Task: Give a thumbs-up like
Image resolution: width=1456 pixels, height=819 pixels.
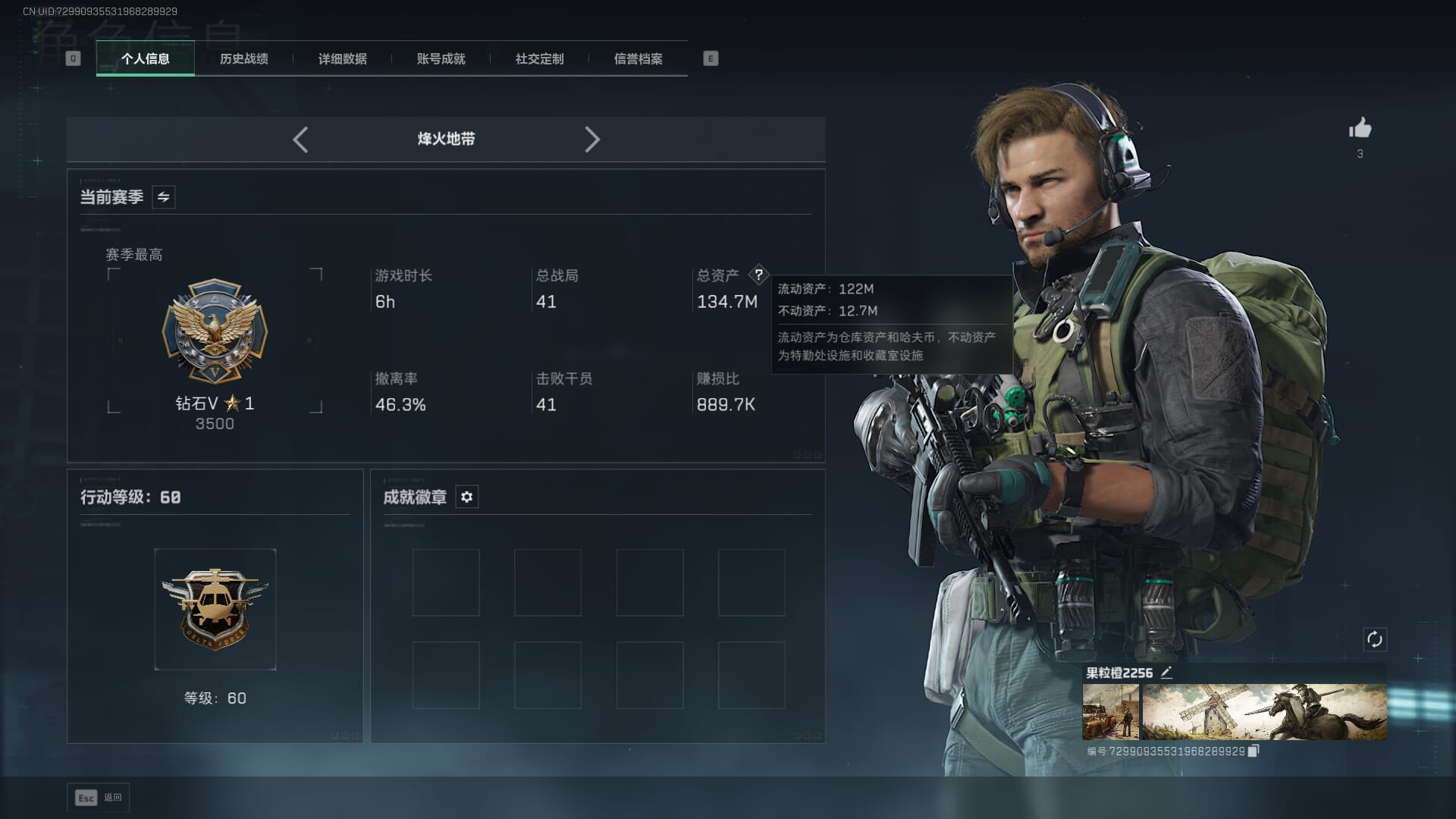Action: click(1360, 128)
